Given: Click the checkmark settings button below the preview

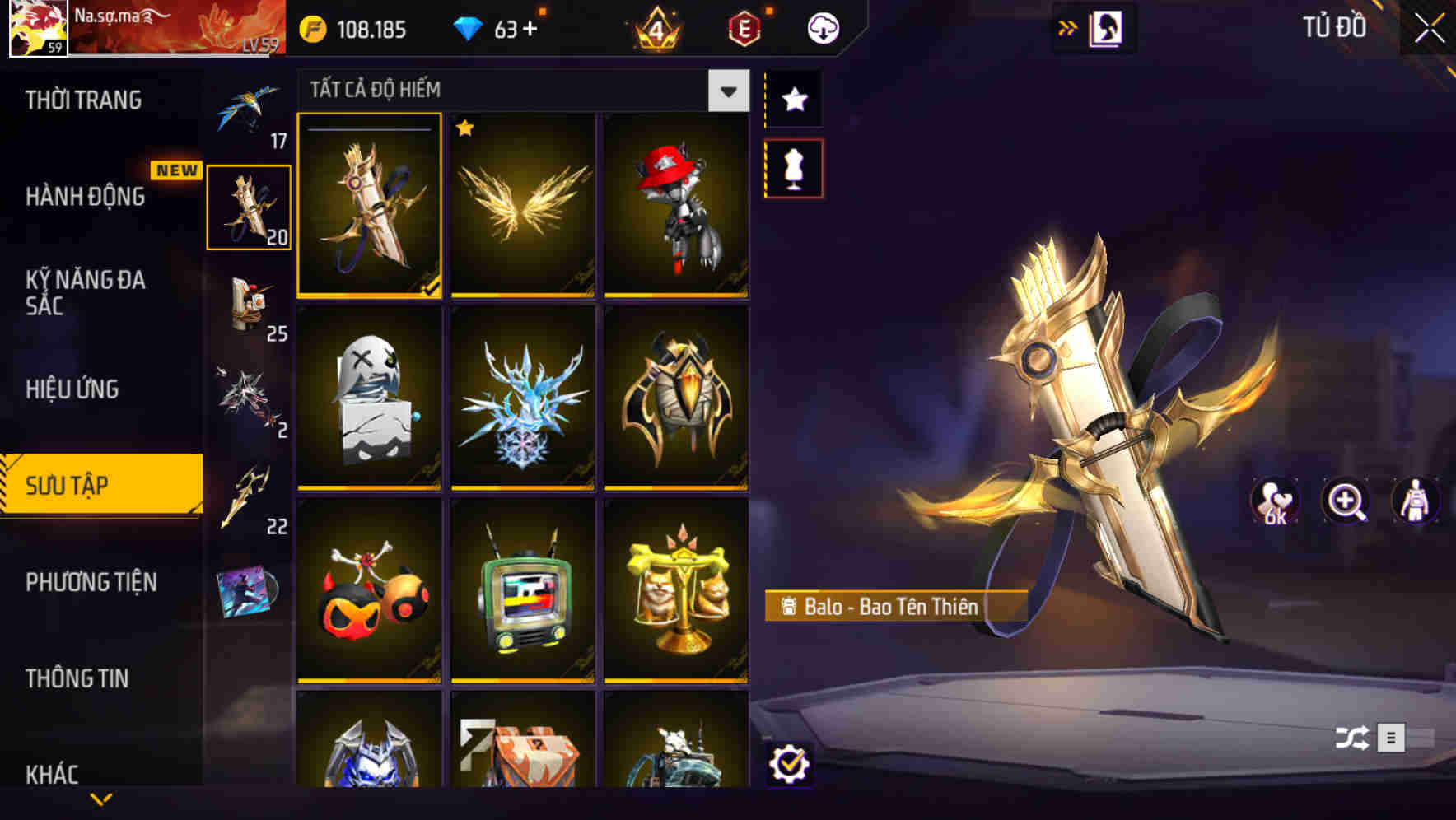Looking at the screenshot, I should (x=791, y=765).
